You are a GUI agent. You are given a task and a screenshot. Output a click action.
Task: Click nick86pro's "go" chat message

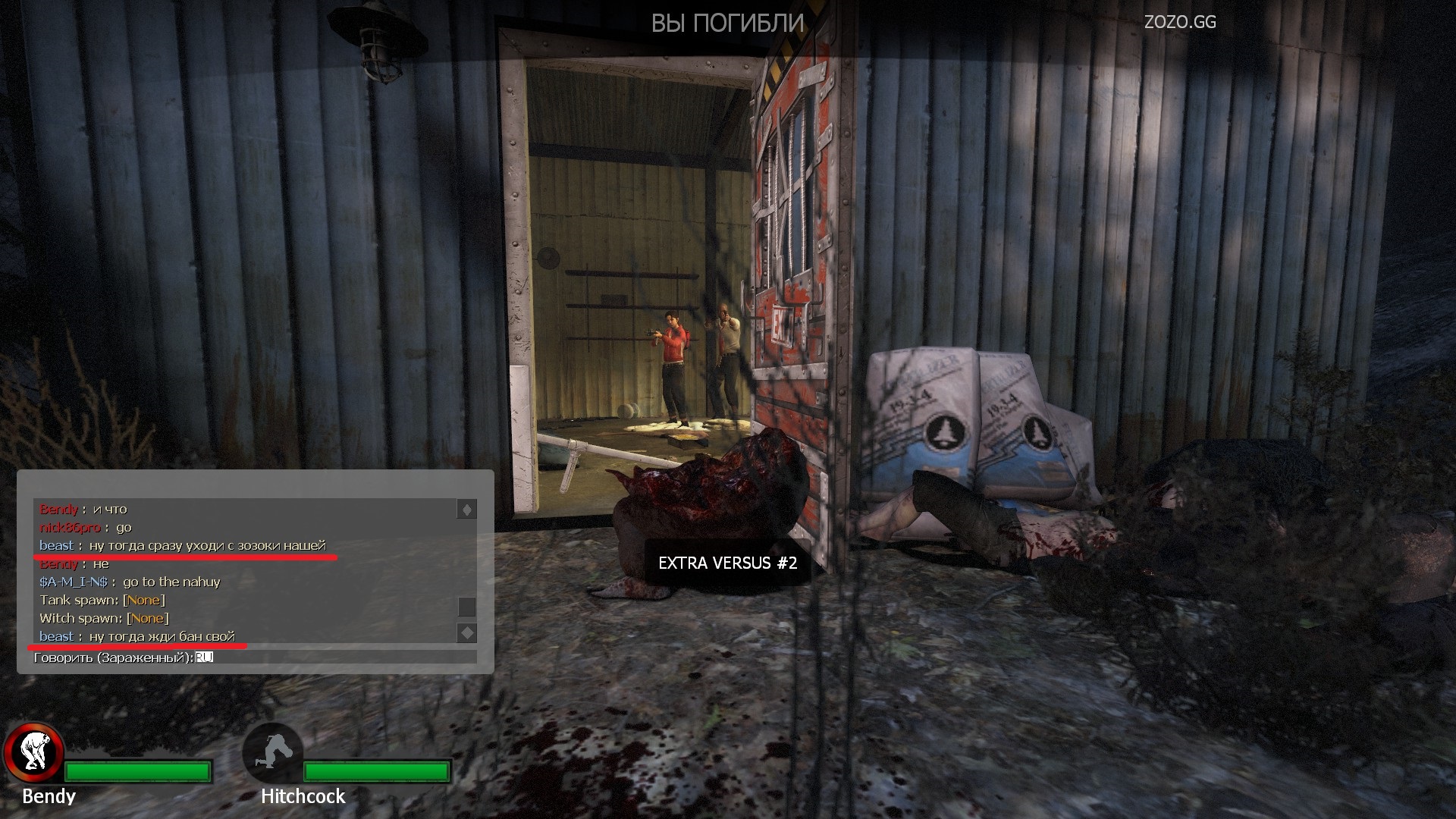(124, 527)
